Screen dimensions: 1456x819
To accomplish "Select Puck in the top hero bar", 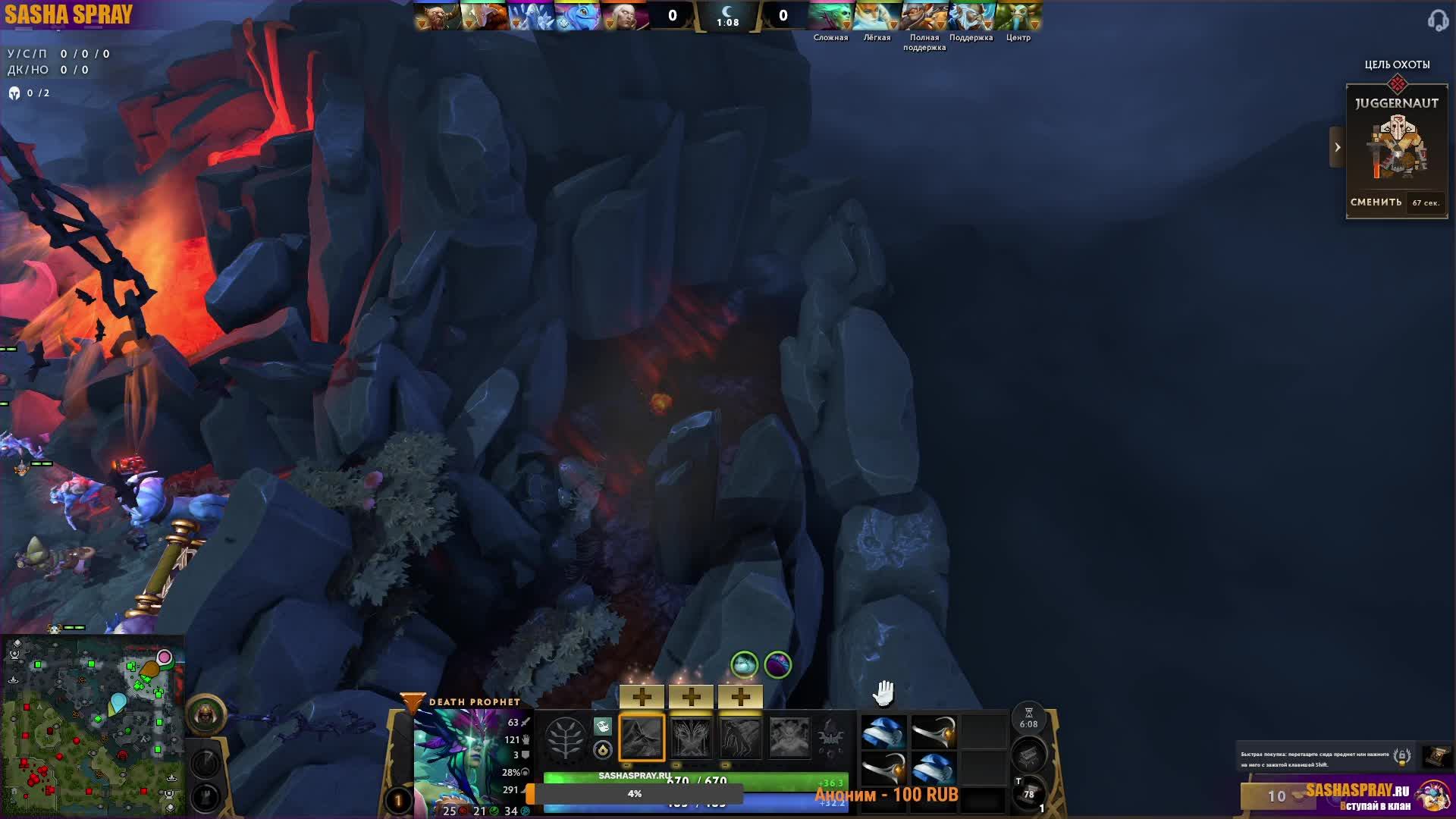I will tap(577, 16).
